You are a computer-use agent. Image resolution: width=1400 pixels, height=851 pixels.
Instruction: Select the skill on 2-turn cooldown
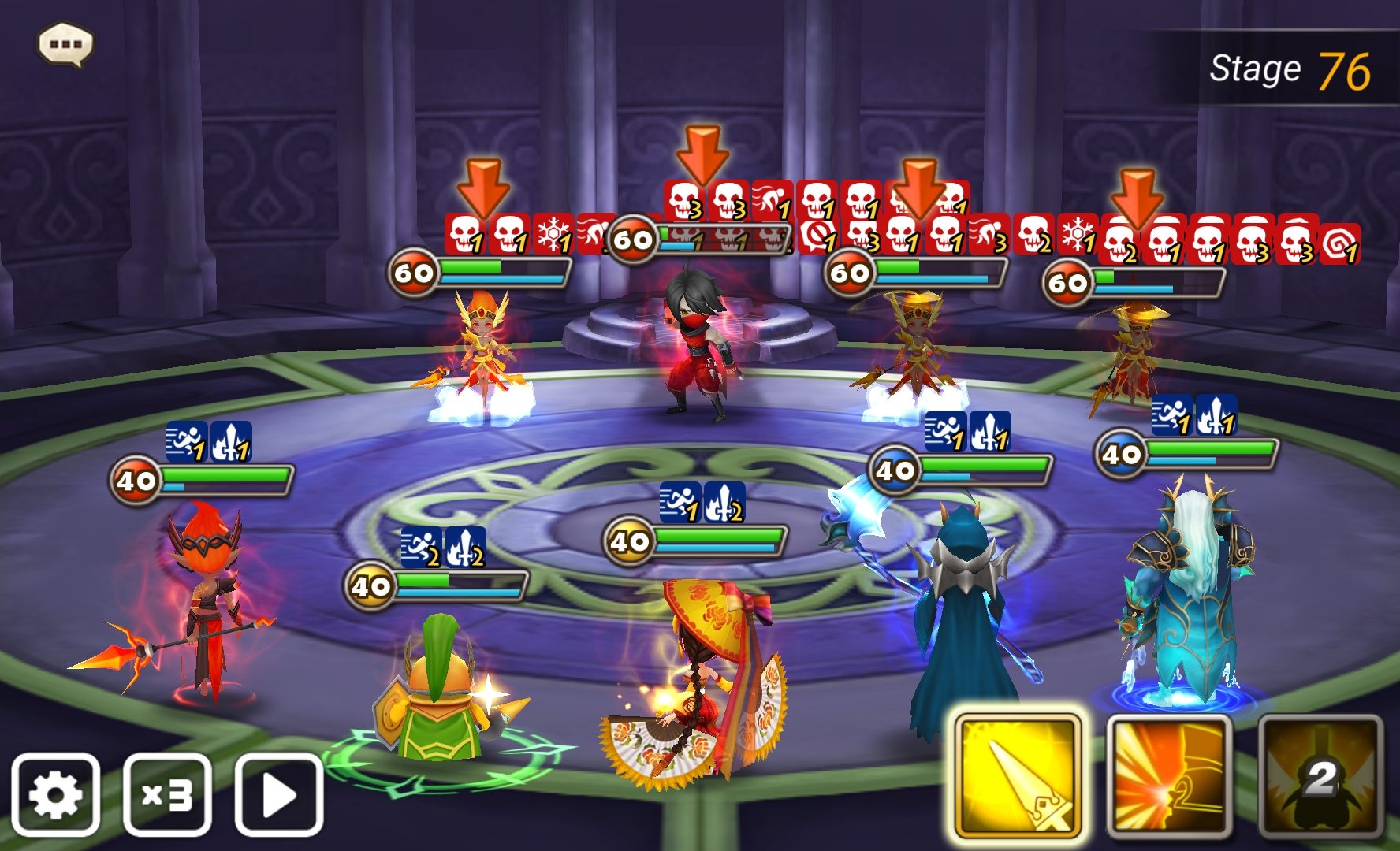coord(1320,776)
